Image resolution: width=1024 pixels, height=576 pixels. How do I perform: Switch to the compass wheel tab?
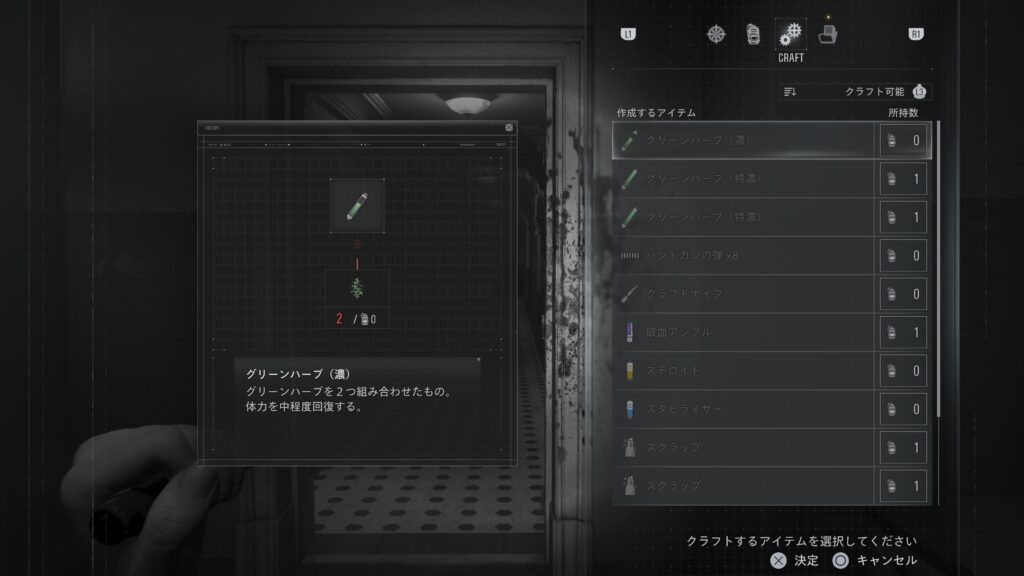click(x=716, y=34)
